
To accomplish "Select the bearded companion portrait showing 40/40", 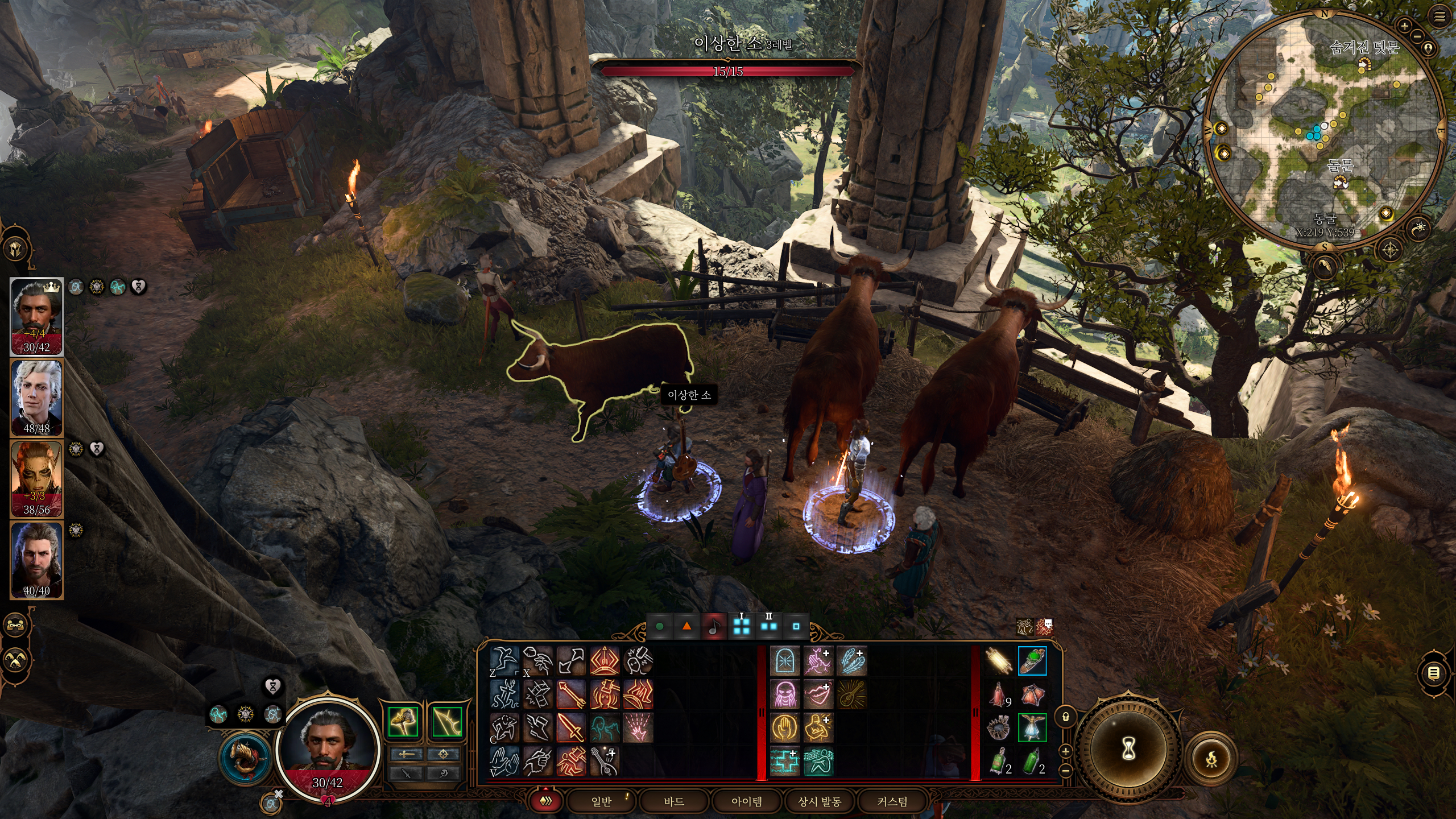I will click(36, 560).
